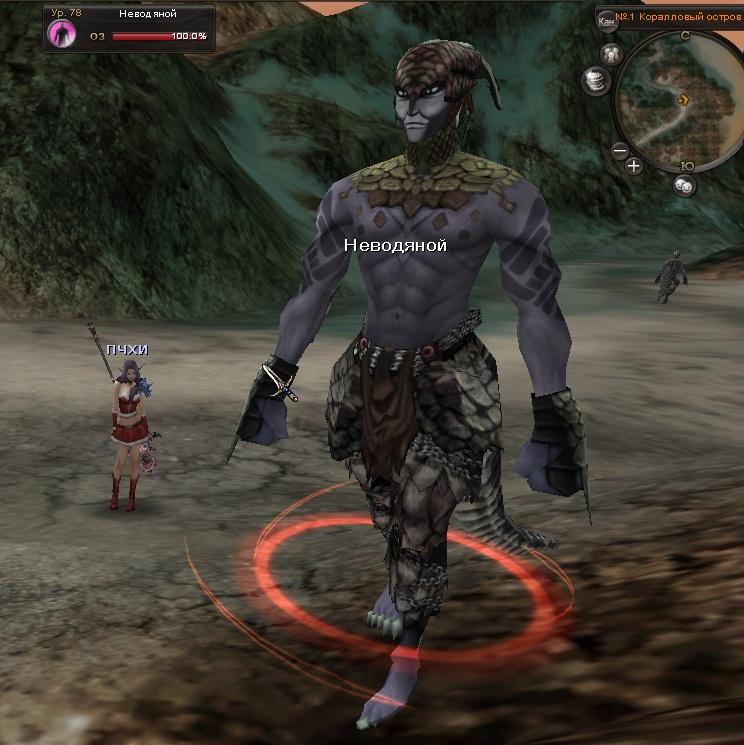Click the coin stack icon near minimap
This screenshot has height=745, width=744.
596,78
